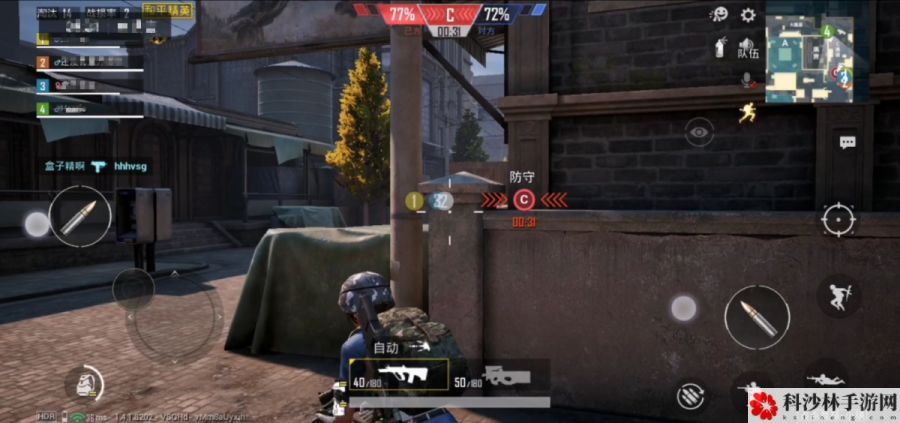Fire using the left bullet button
900x423 pixels.
(79, 217)
